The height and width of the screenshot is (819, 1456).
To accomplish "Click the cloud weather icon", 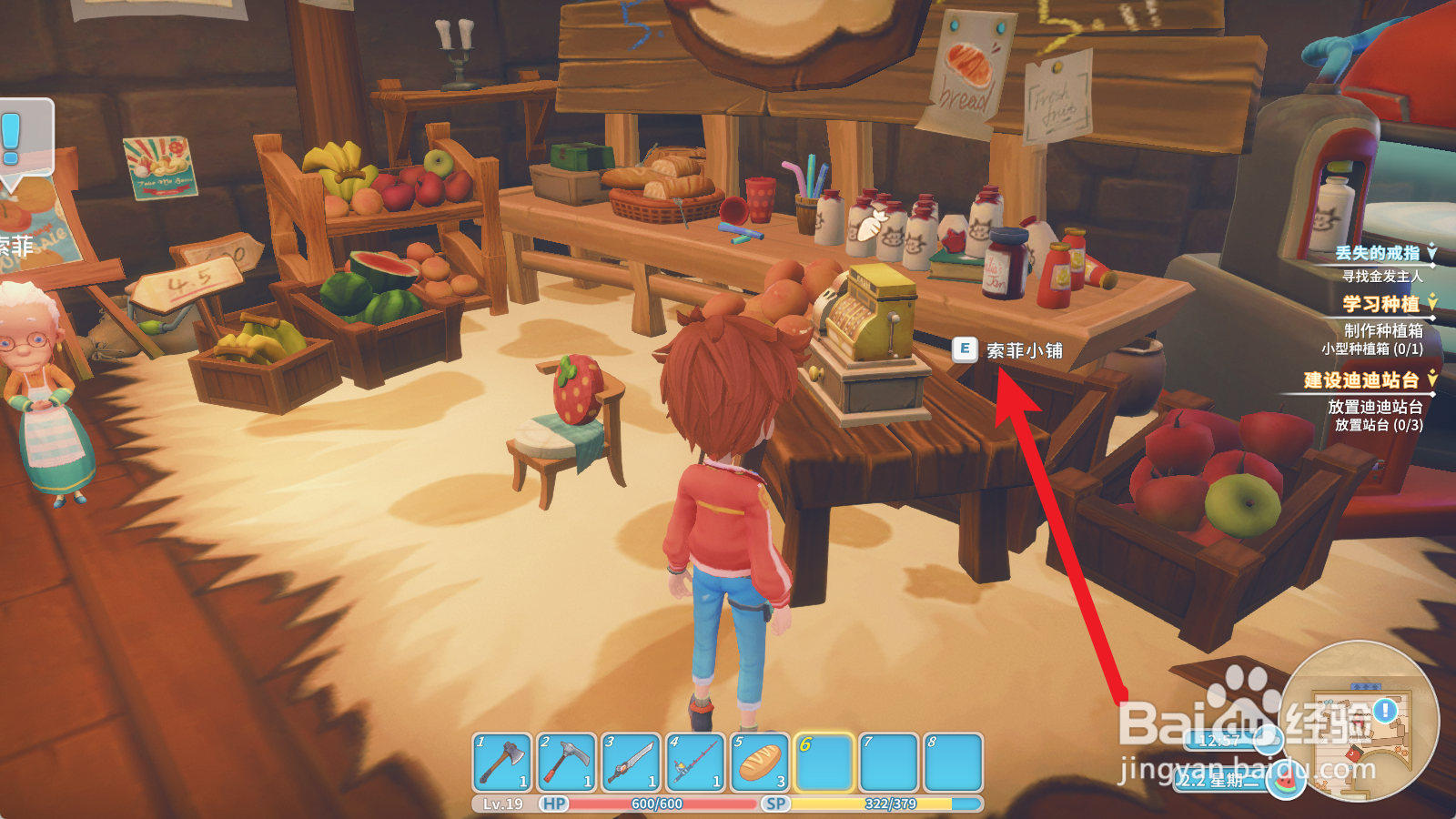I will pos(1267,739).
